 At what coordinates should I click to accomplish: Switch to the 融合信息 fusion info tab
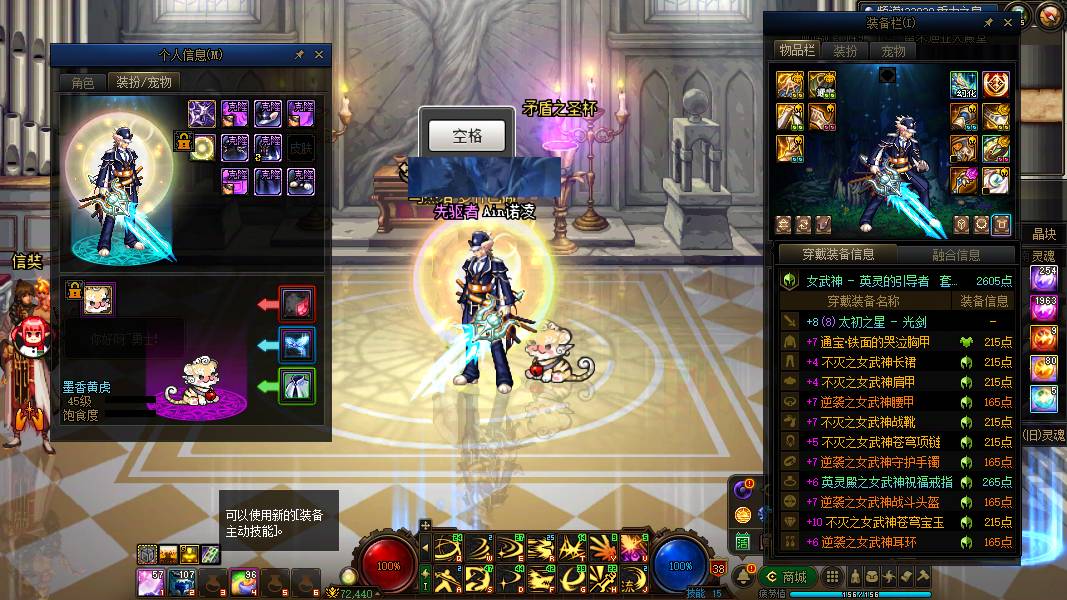pyautogui.click(x=956, y=254)
